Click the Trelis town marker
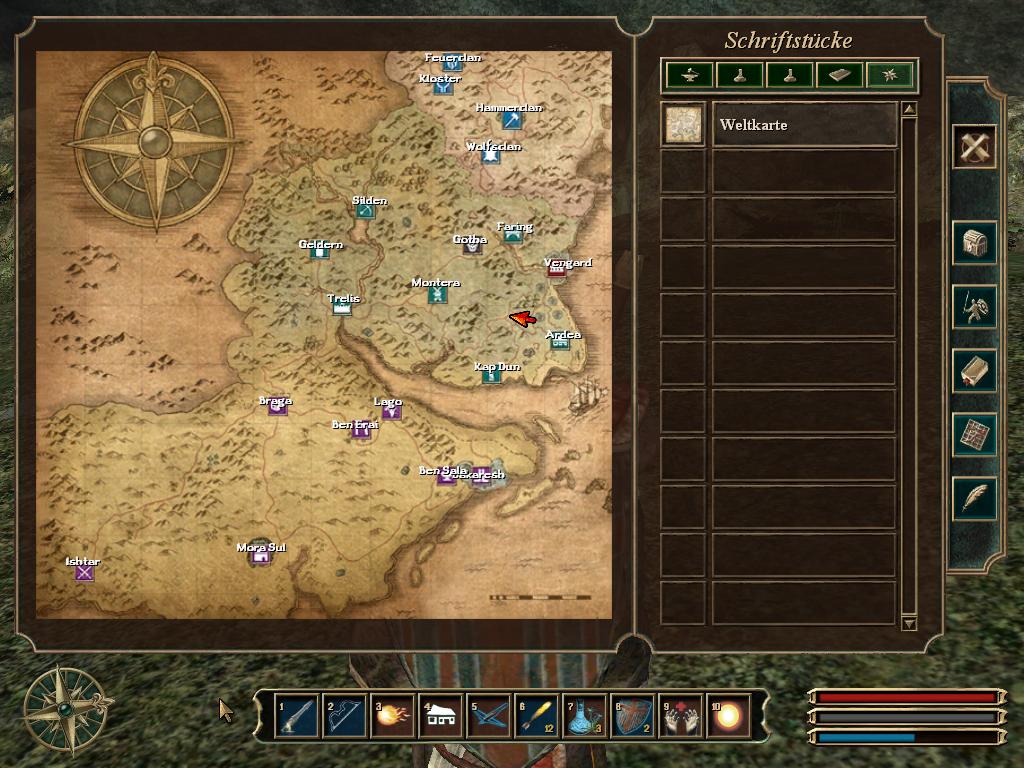 pyautogui.click(x=342, y=308)
